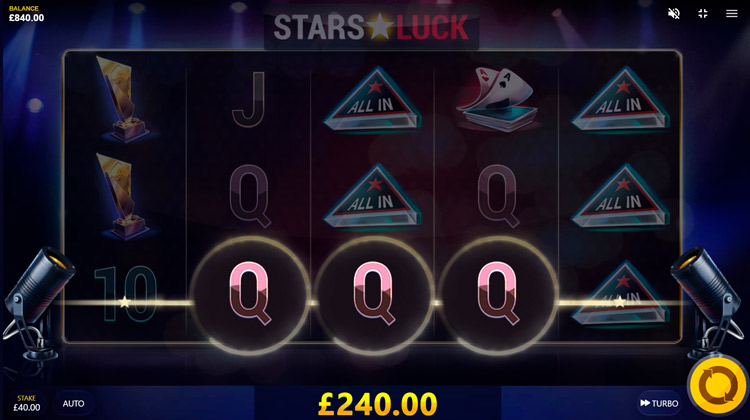The height and width of the screenshot is (420, 750).
Task: Toggle Turbo spin mode
Action: (x=659, y=403)
